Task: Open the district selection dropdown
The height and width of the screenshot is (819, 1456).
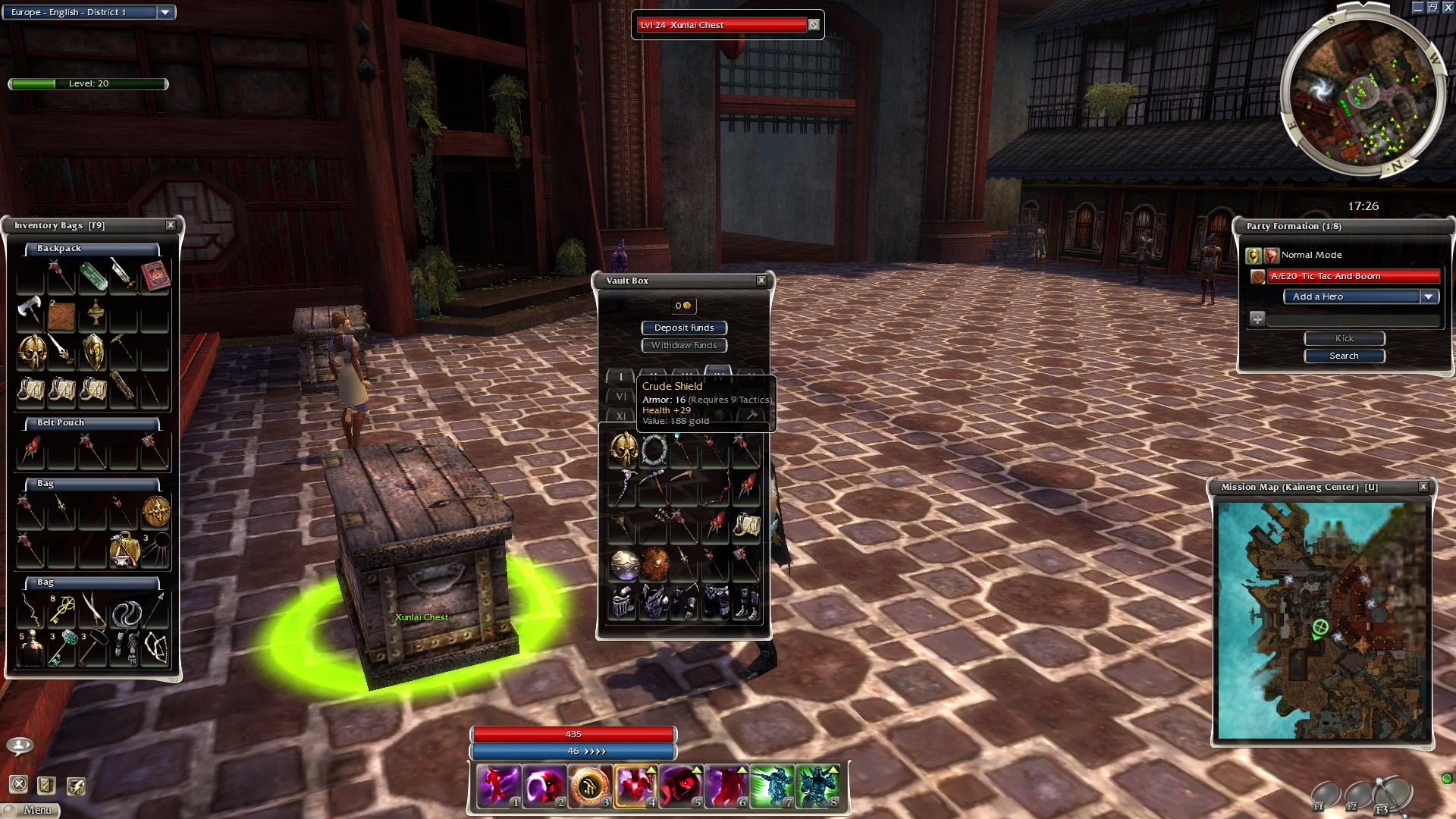Action: click(165, 12)
